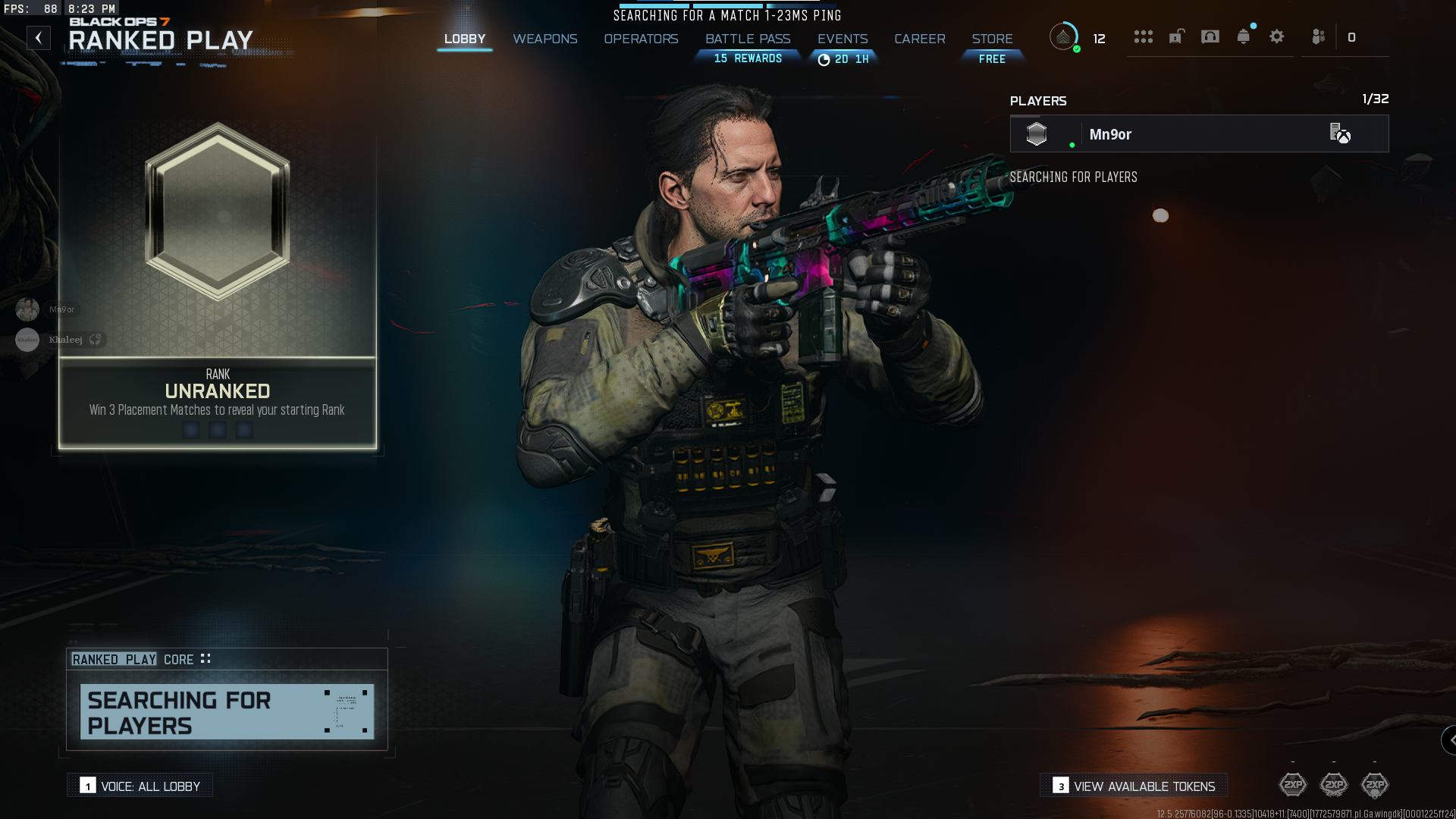Change the Voice: All Lobby setting
This screenshot has height=819, width=1456.
click(x=140, y=786)
